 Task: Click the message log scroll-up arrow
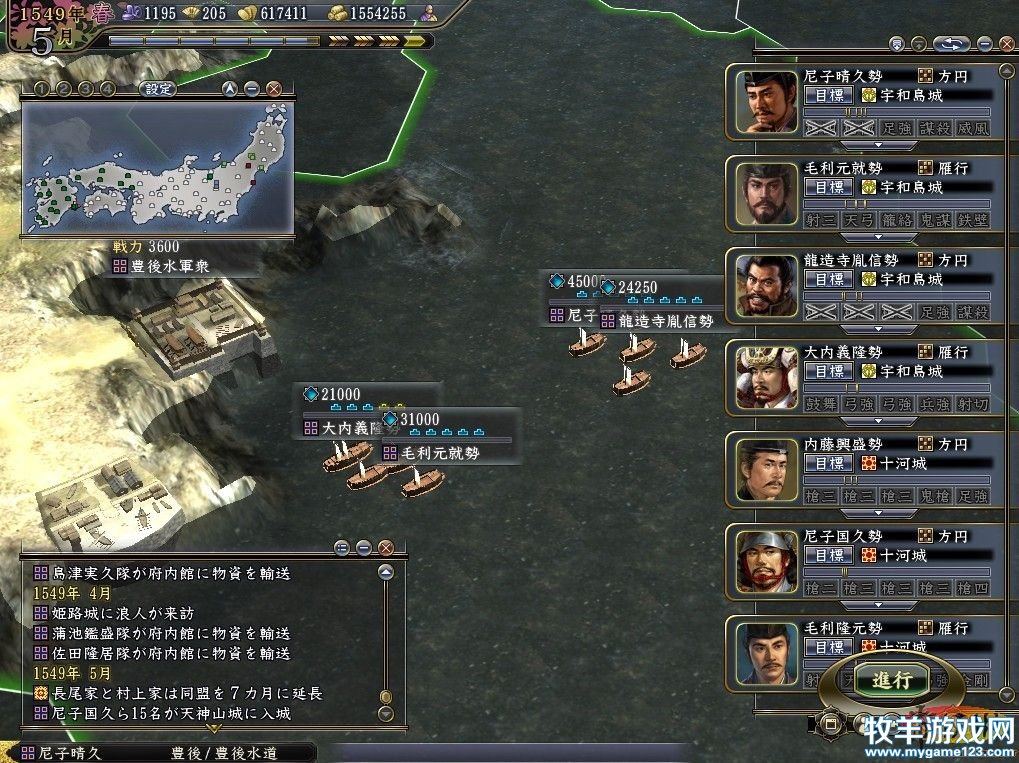click(x=386, y=573)
